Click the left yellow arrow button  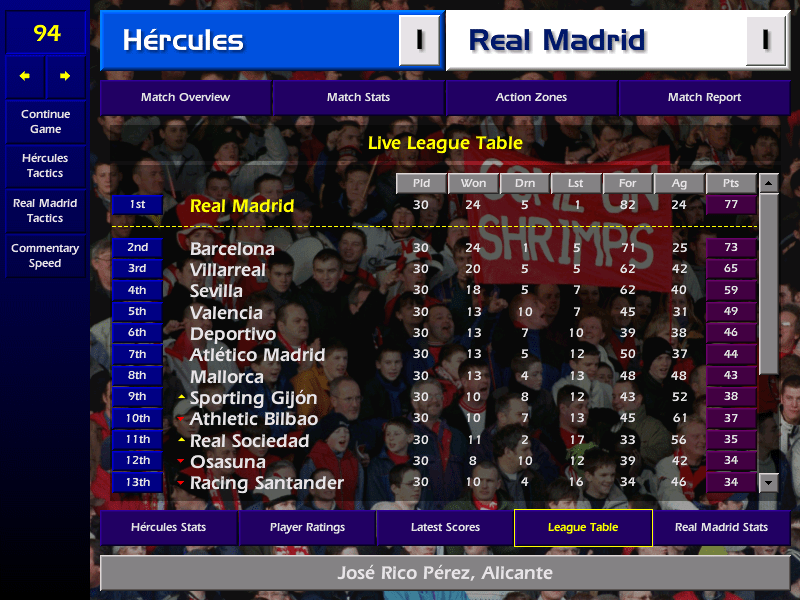click(x=25, y=76)
